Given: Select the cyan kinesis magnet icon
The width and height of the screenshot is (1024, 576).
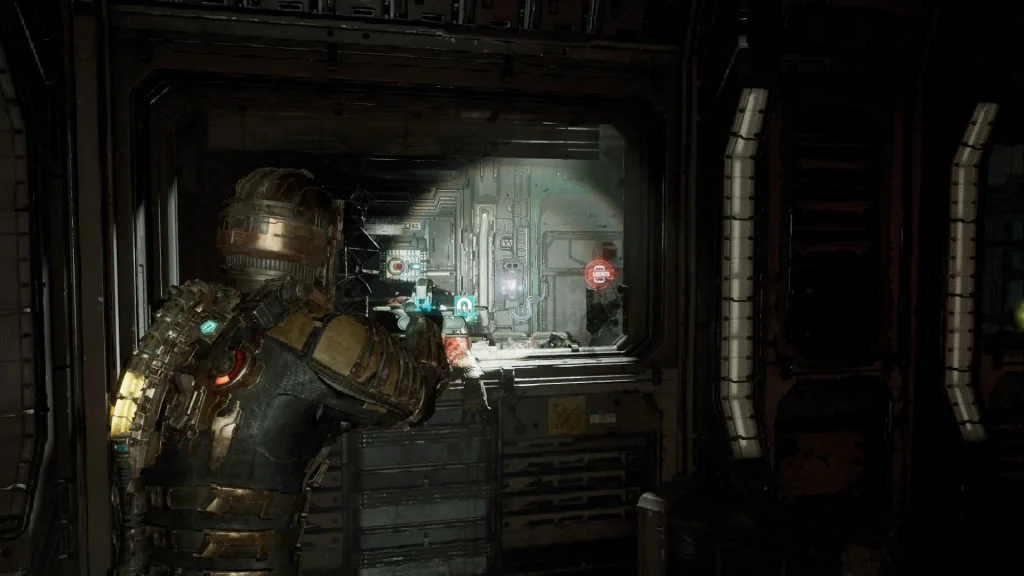Looking at the screenshot, I should pos(466,307).
